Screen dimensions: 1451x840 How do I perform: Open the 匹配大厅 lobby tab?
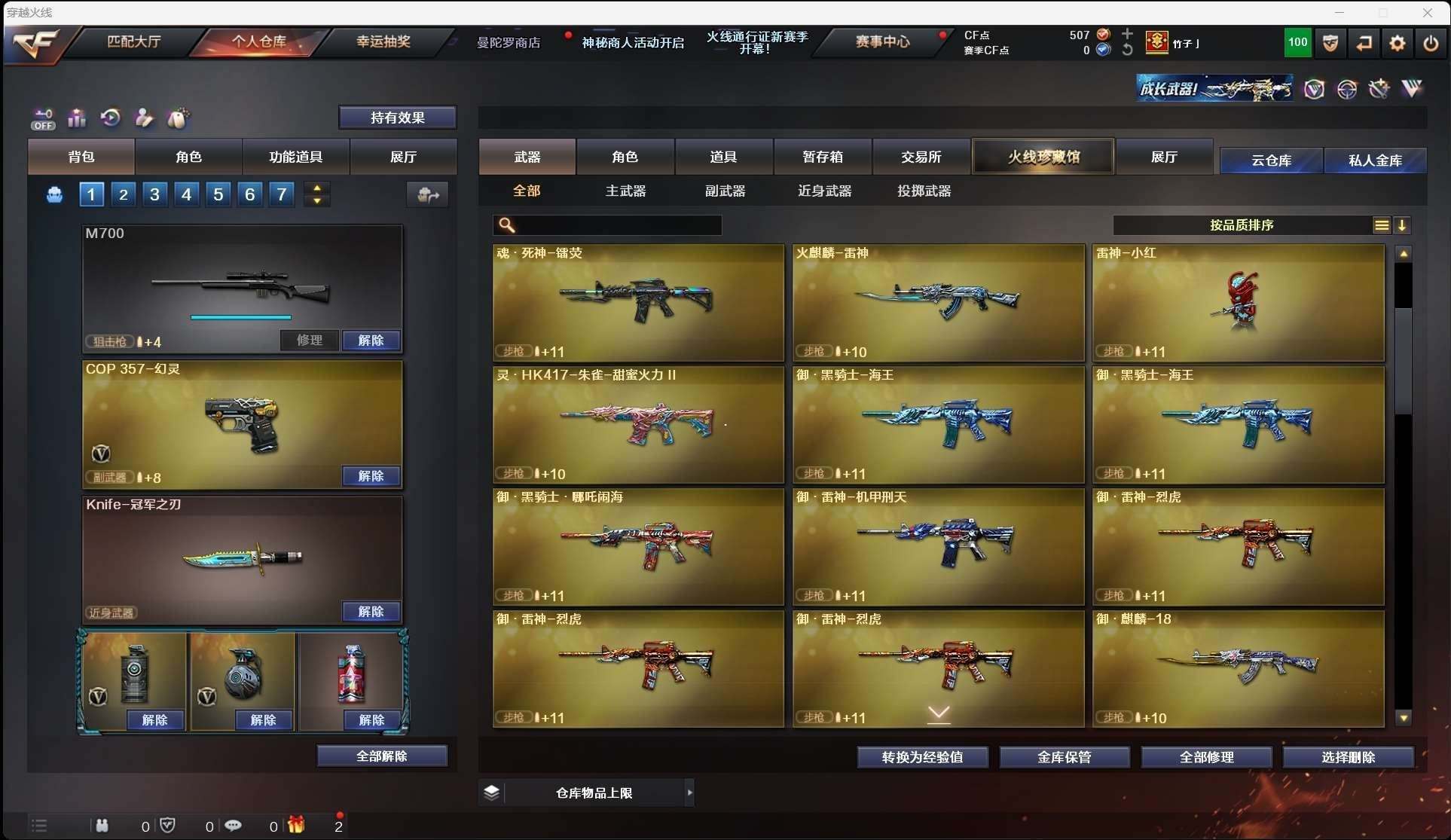134,41
